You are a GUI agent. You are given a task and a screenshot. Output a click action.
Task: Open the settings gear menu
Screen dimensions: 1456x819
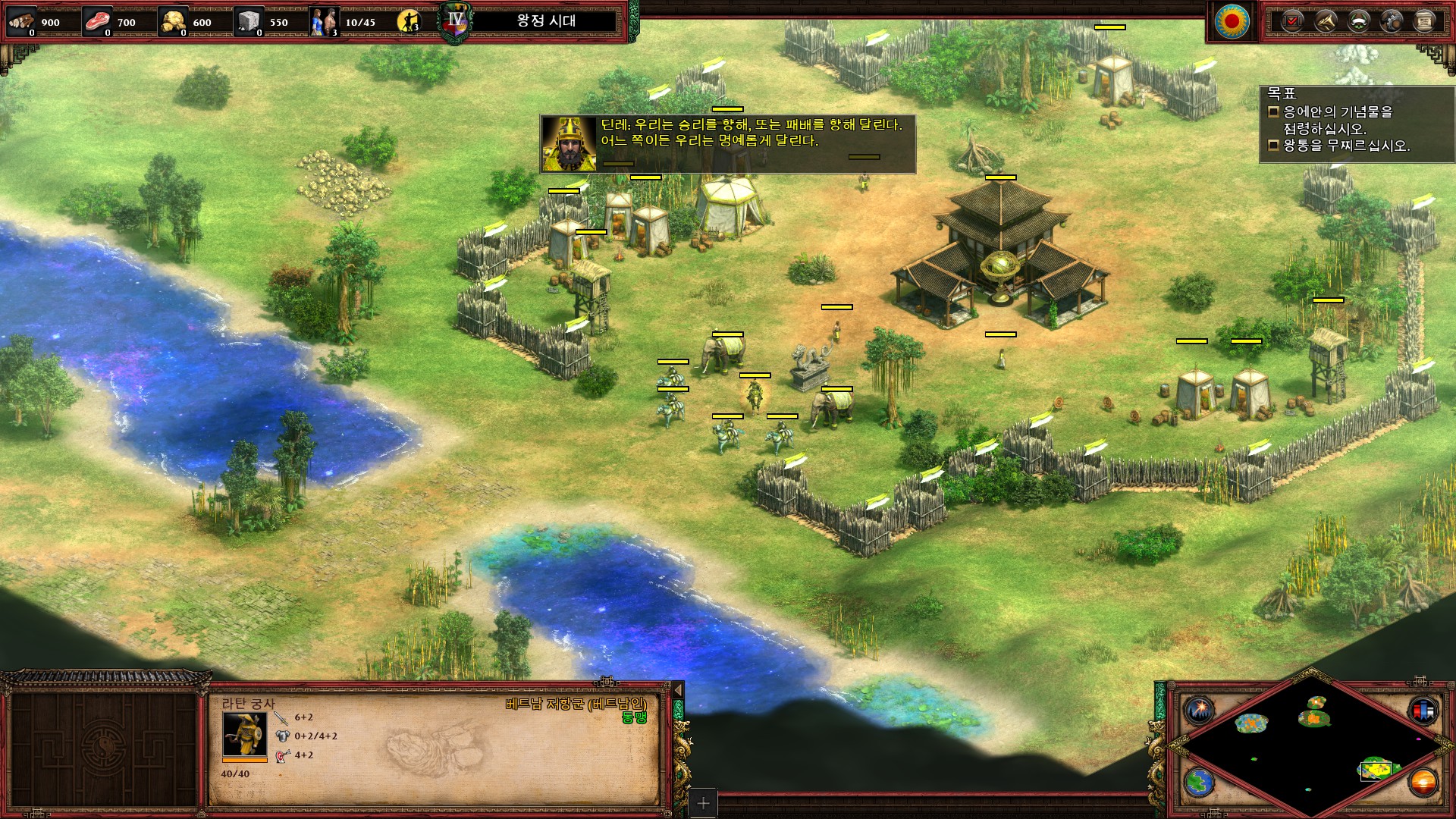[x=1392, y=21]
